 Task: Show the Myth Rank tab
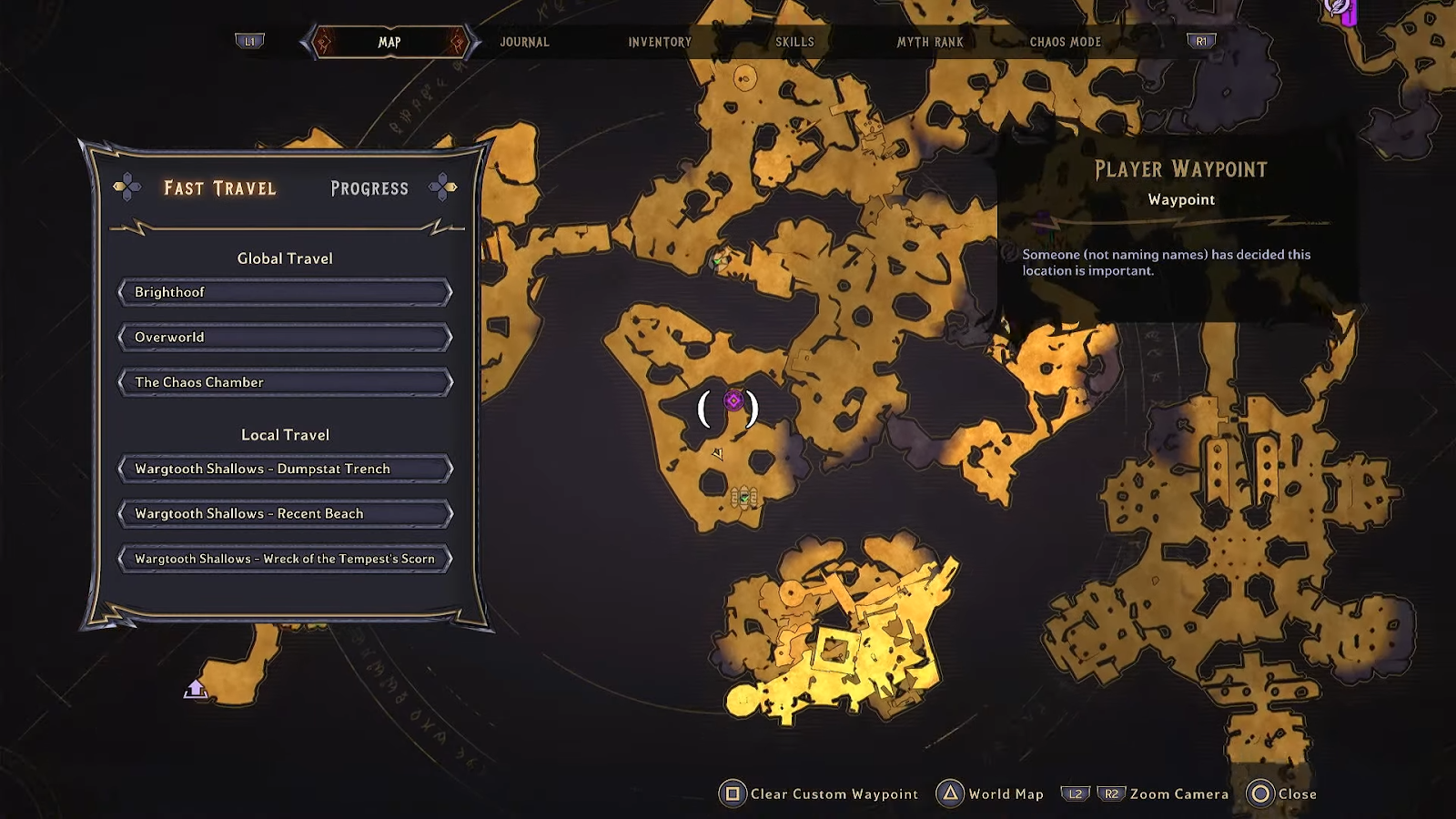(x=929, y=42)
